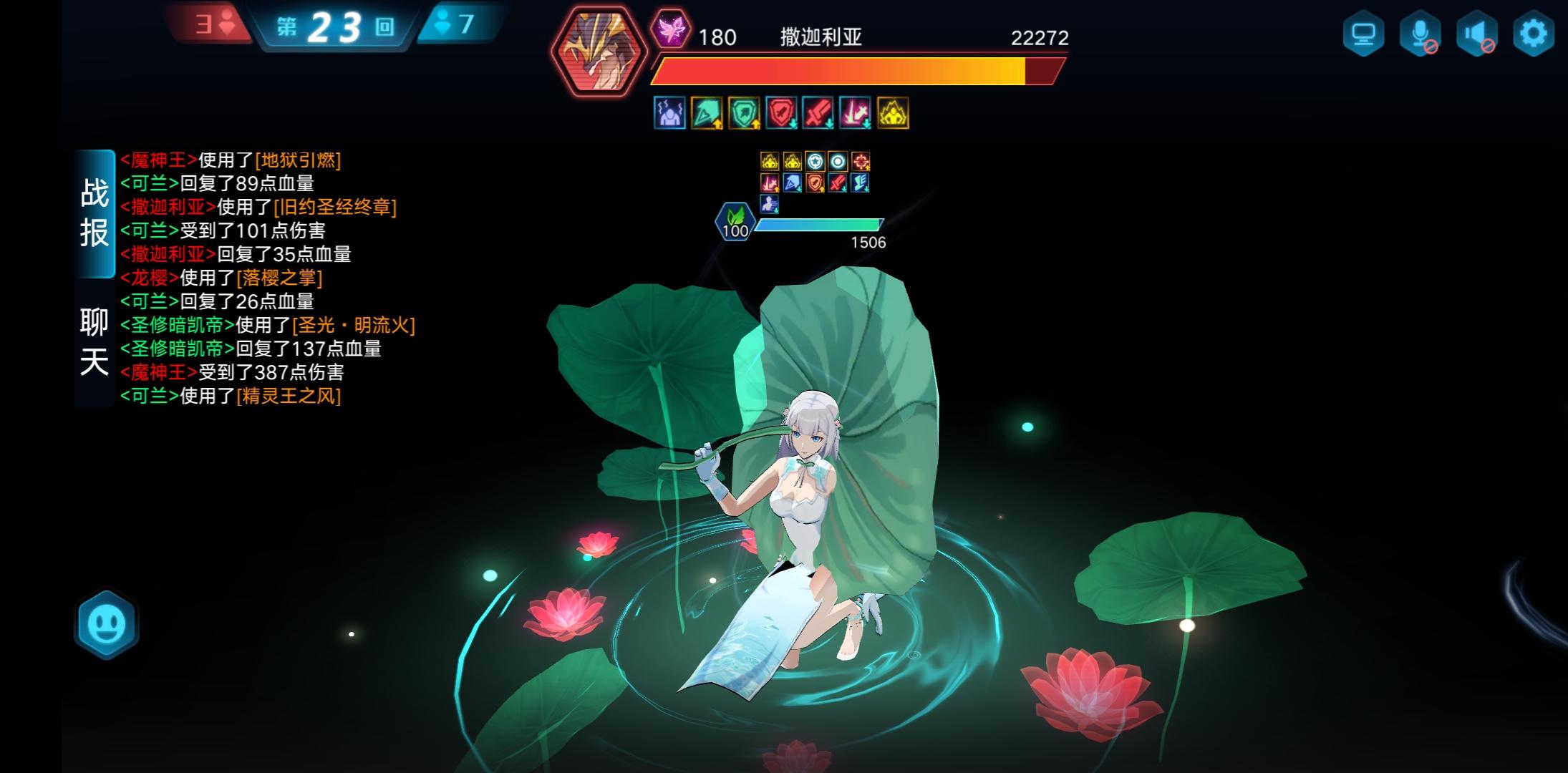The image size is (1568, 773).
Task: Click the blue star shield buff on character
Action: pos(816,162)
